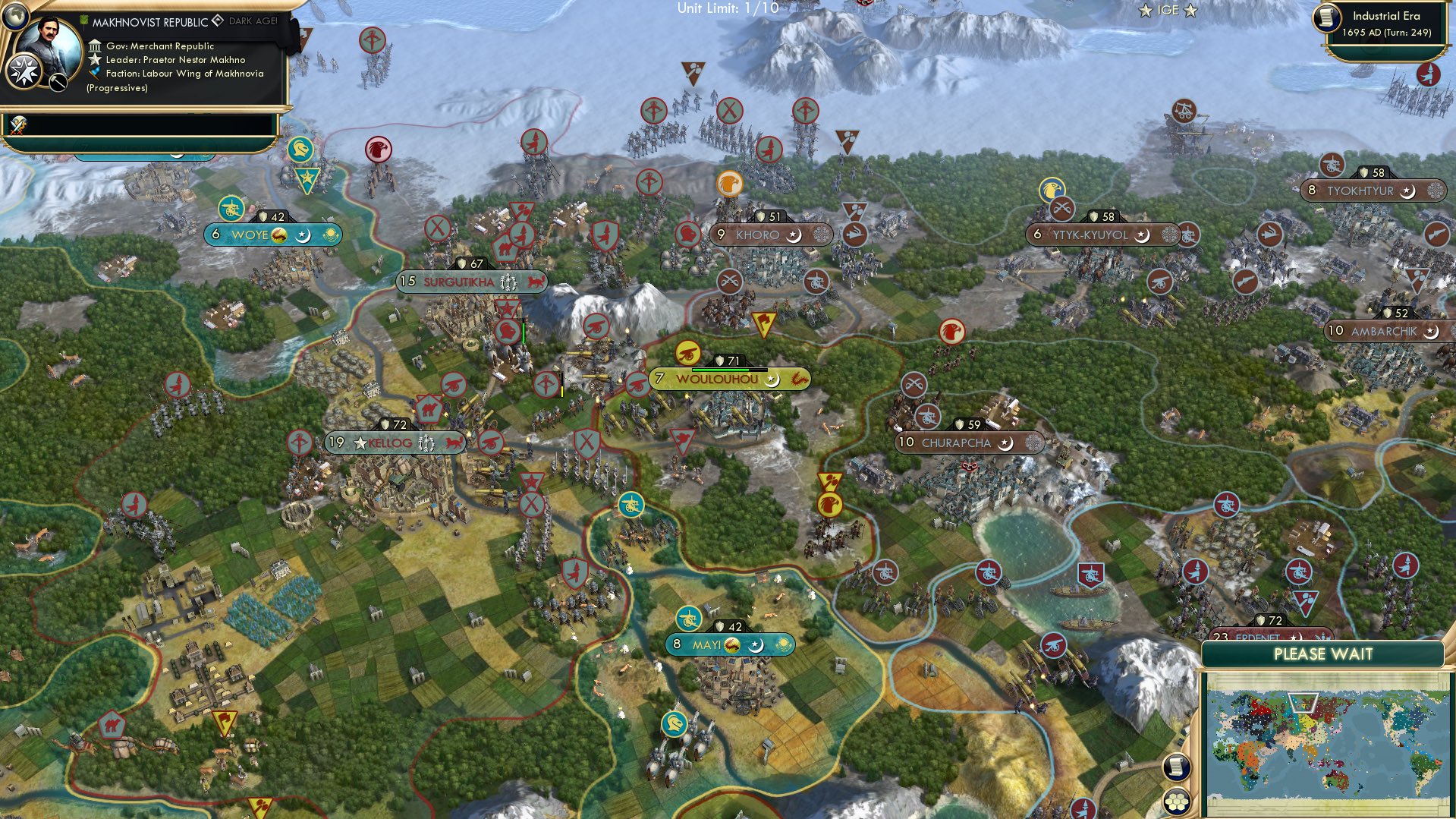Image resolution: width=1456 pixels, height=819 pixels.
Task: Open the scroll icon beside Industrial Era
Action: click(x=1326, y=18)
